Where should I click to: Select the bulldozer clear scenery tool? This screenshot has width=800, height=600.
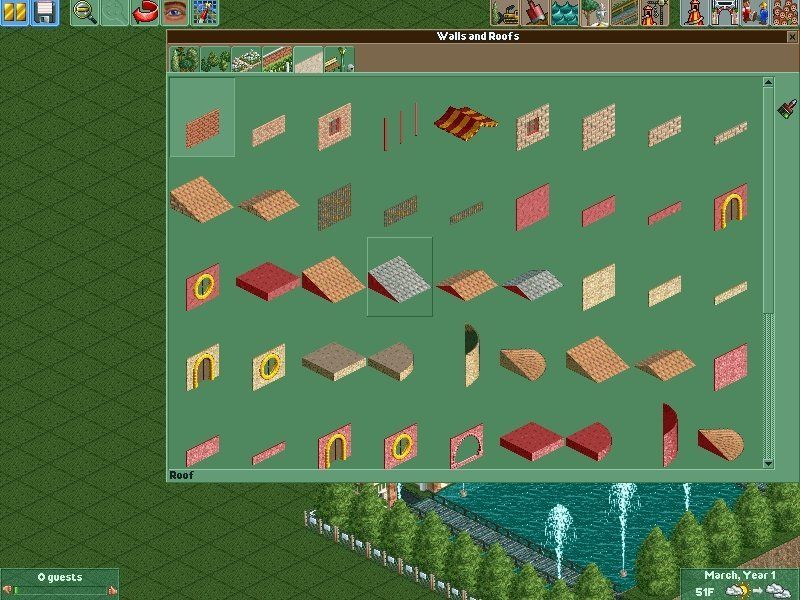click(505, 13)
